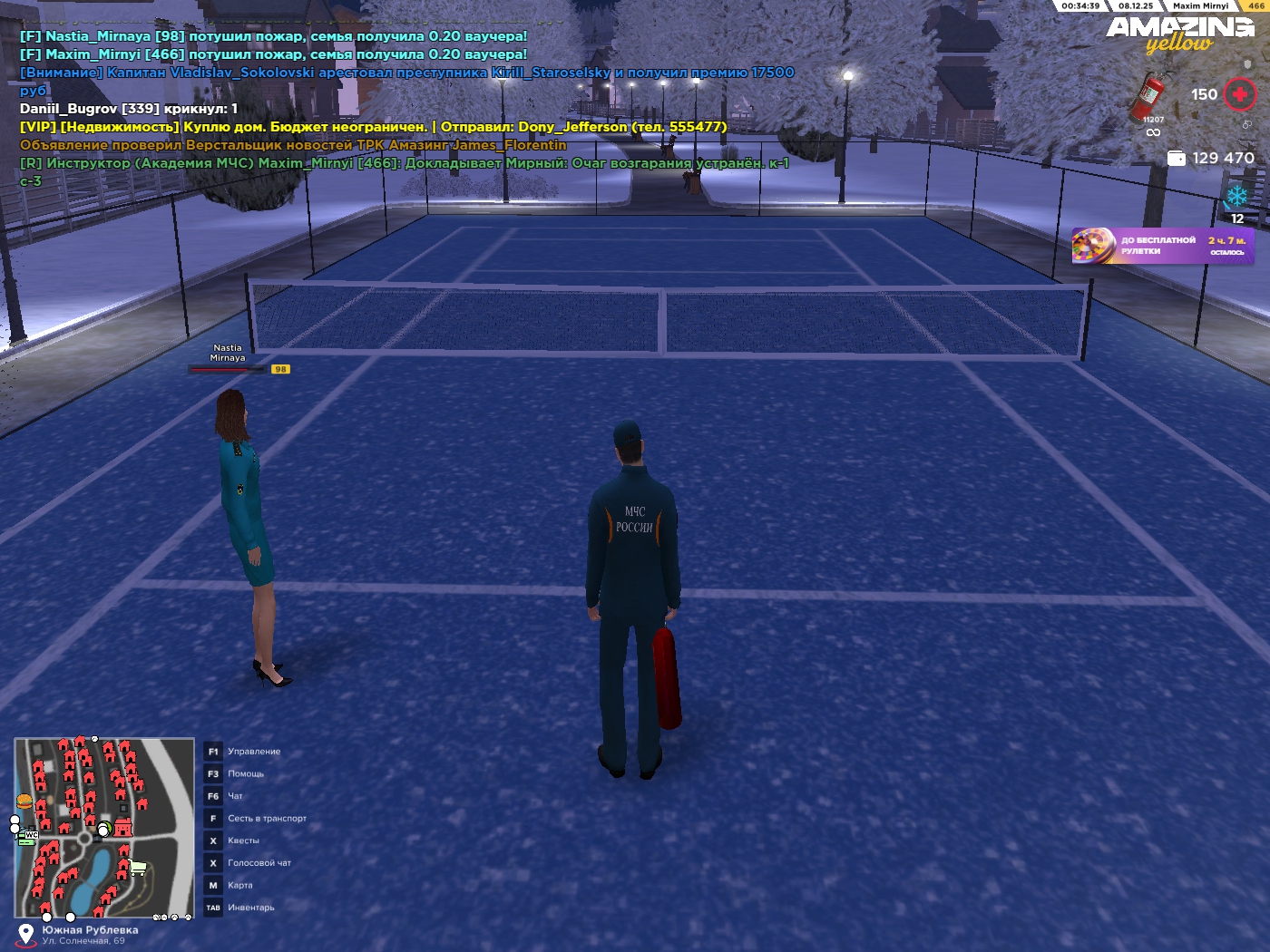
Task: Open the wallet money icon
Action: pyautogui.click(x=1177, y=159)
